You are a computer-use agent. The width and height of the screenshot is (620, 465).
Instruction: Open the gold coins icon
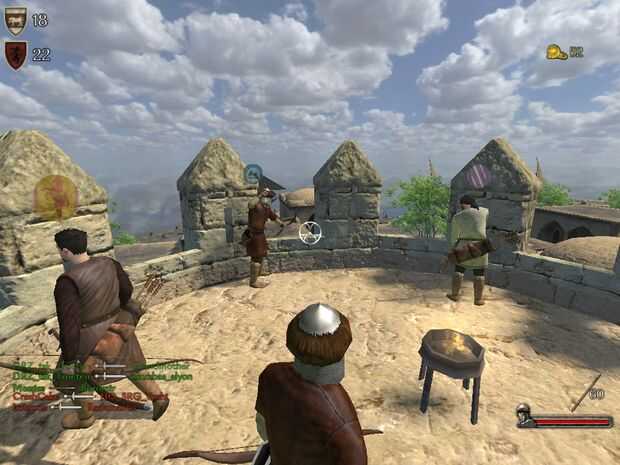point(557,52)
